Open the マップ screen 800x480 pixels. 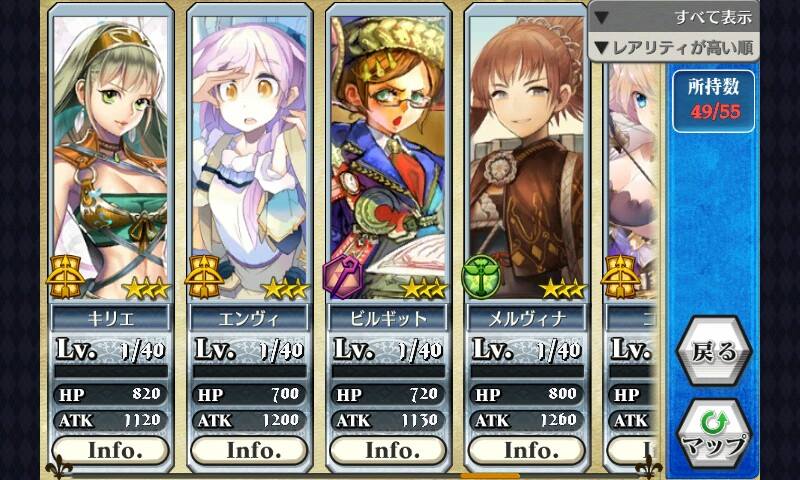[x=713, y=434]
